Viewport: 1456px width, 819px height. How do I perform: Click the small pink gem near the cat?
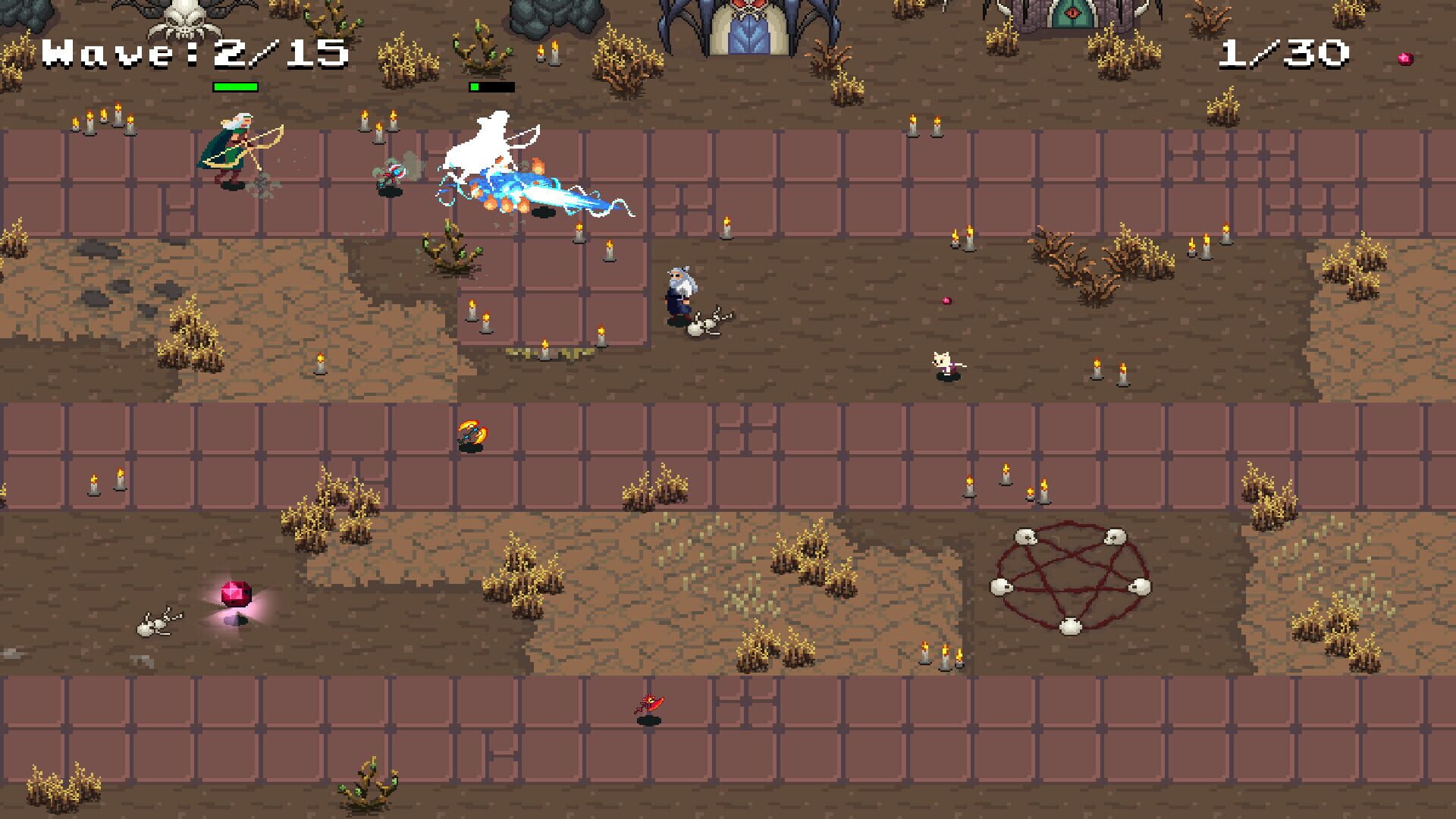click(x=947, y=299)
